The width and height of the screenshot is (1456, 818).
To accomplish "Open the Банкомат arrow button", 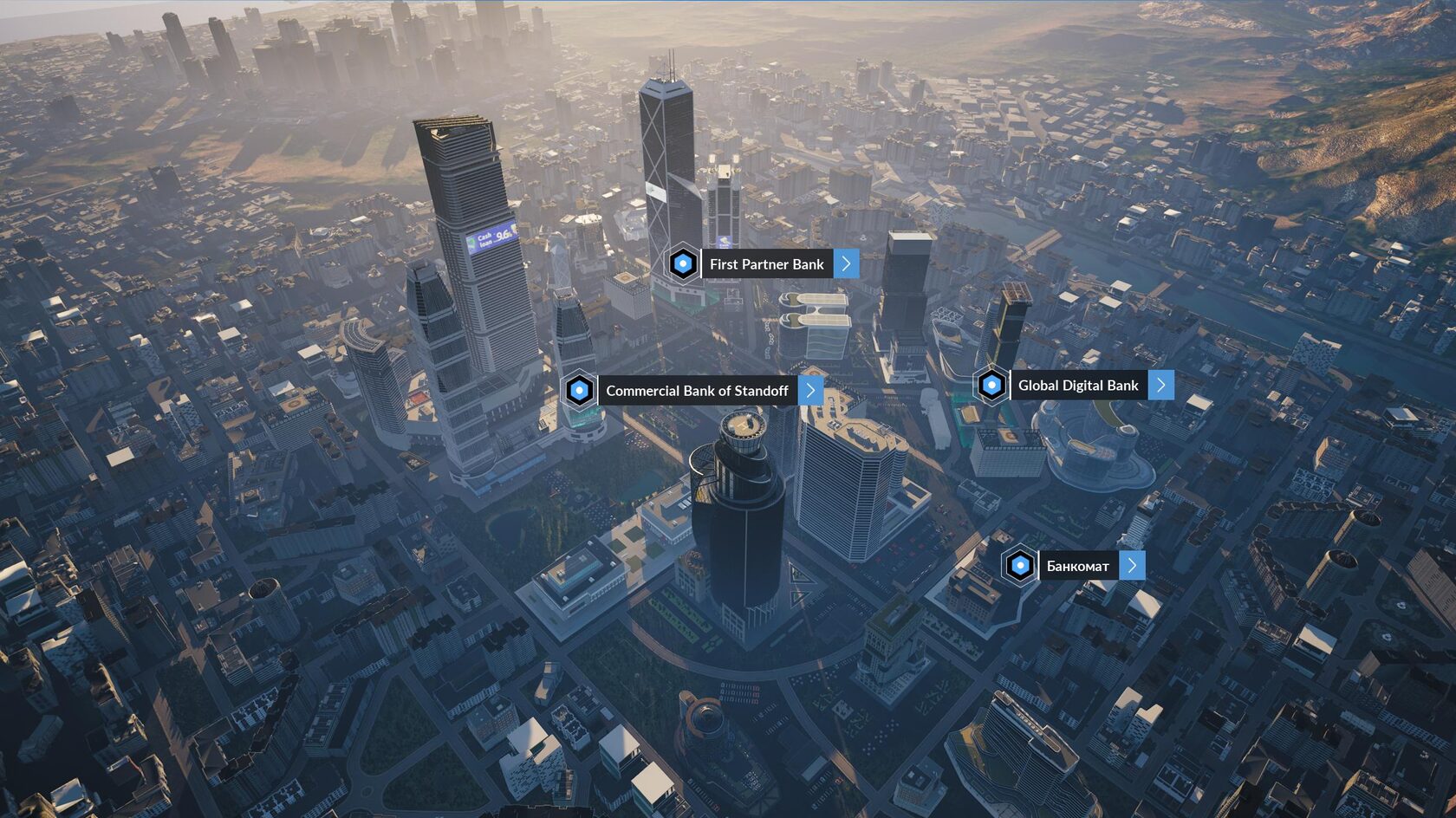I will point(1132,566).
